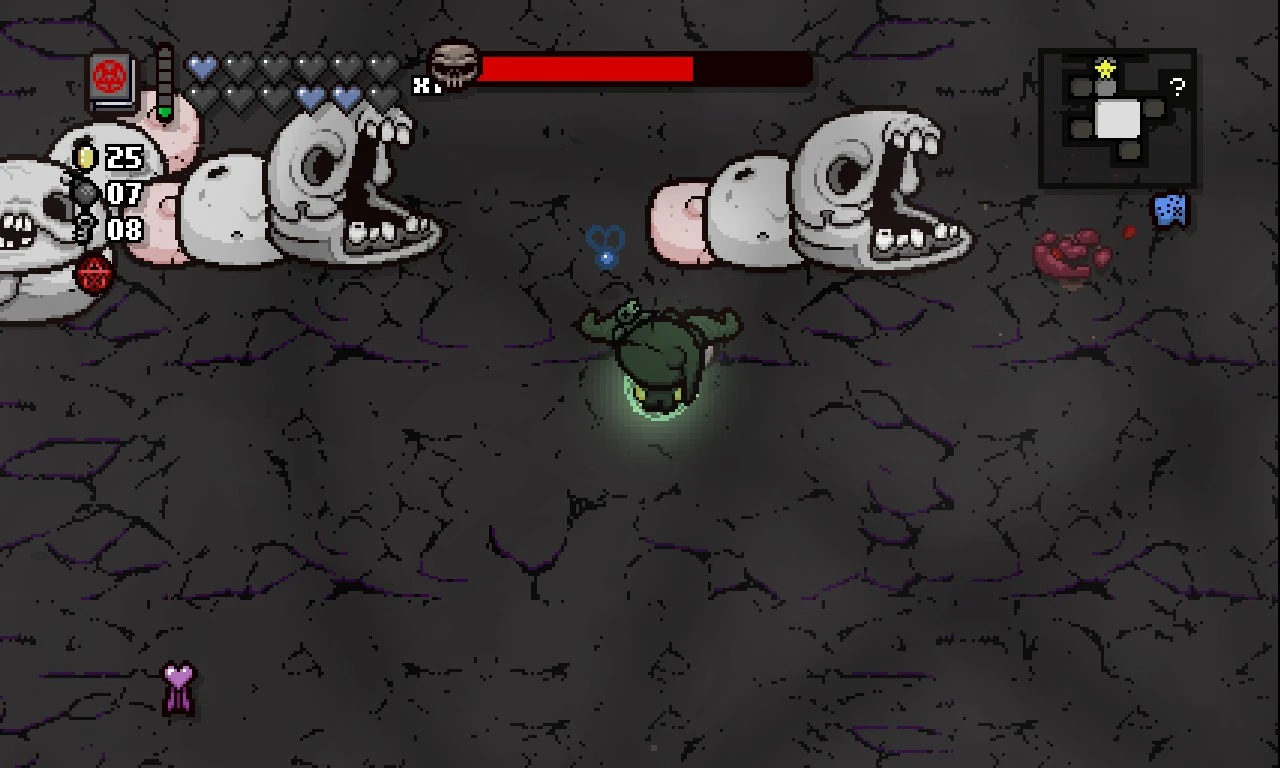Screen dimensions: 1280x768
Task: Click the coin counter icon
Action: point(86,158)
